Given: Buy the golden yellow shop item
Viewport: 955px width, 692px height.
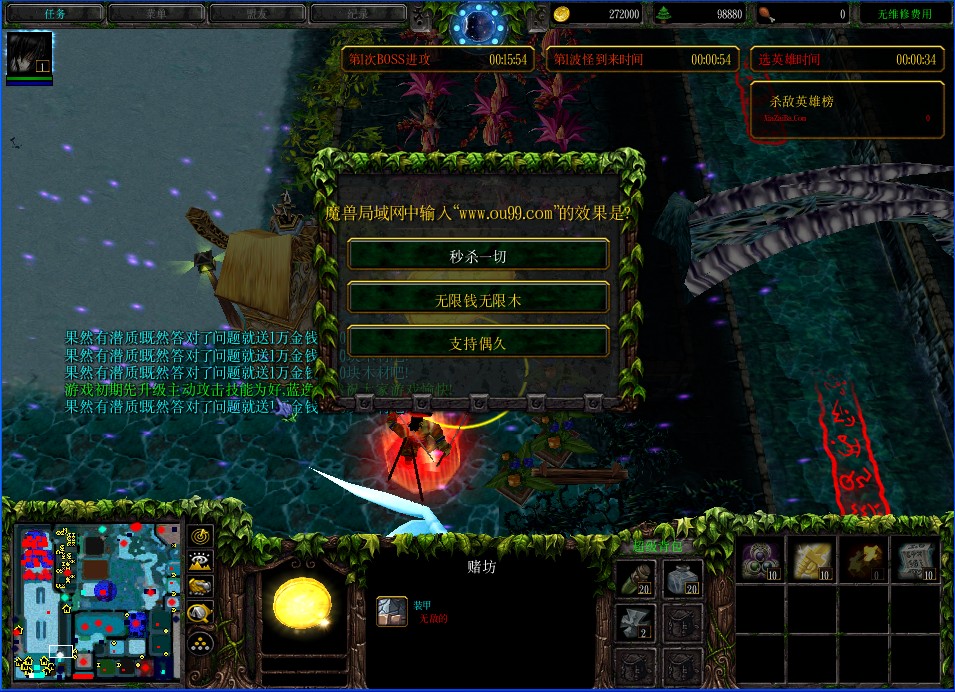Looking at the screenshot, I should tap(811, 560).
